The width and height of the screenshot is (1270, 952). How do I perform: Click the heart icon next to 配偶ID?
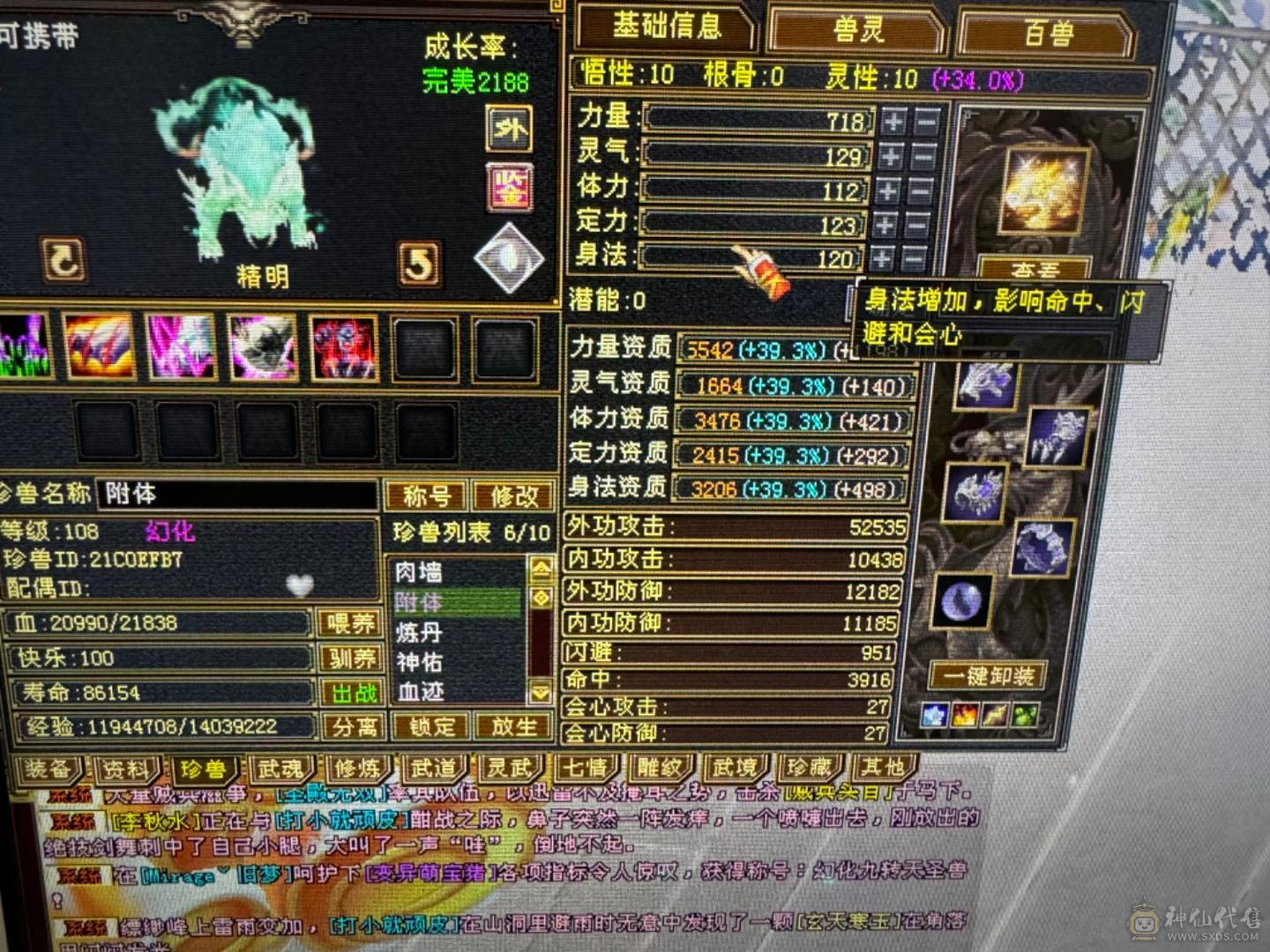tap(300, 584)
